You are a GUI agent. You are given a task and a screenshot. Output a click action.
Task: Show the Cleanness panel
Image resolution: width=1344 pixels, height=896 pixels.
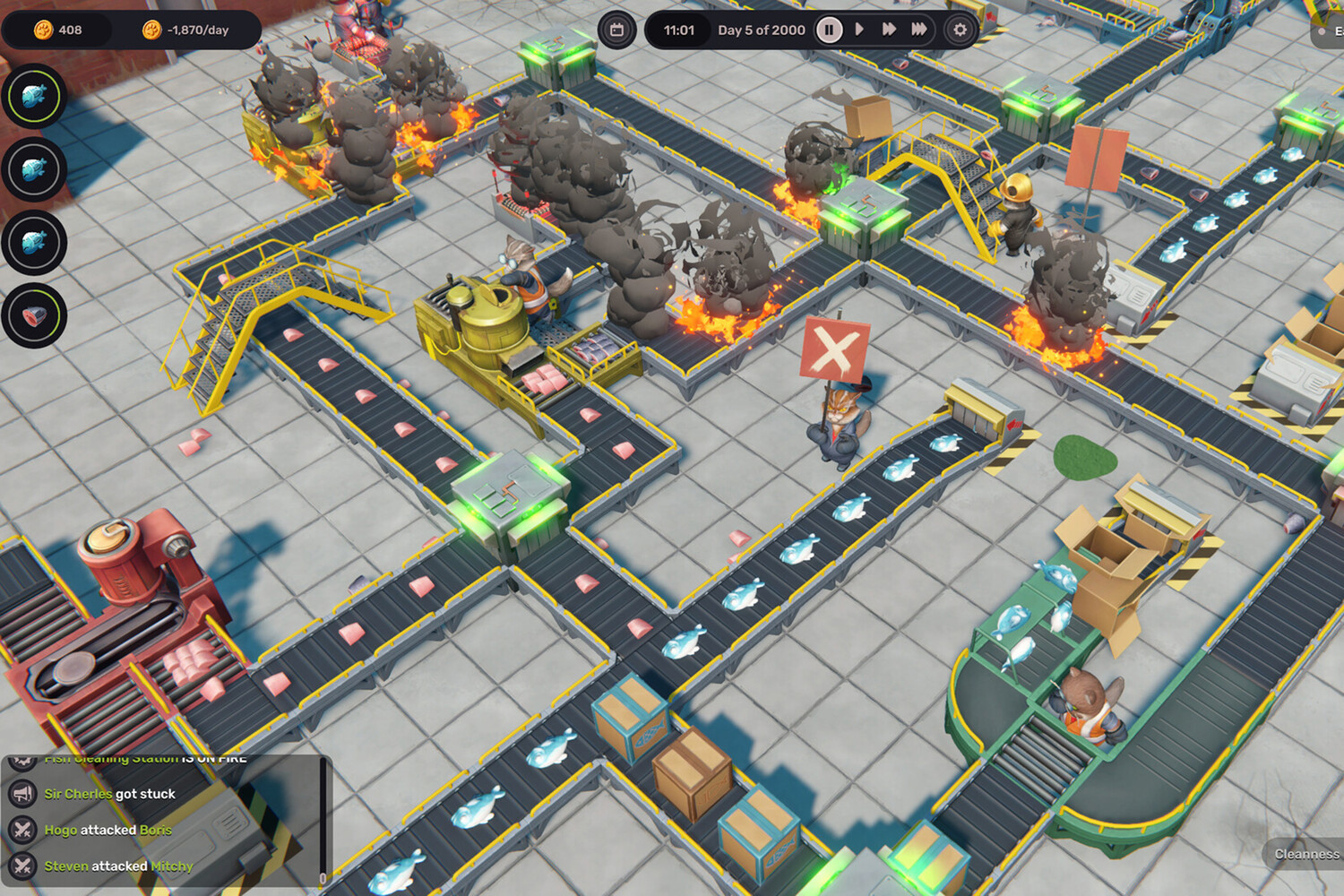tap(1306, 854)
